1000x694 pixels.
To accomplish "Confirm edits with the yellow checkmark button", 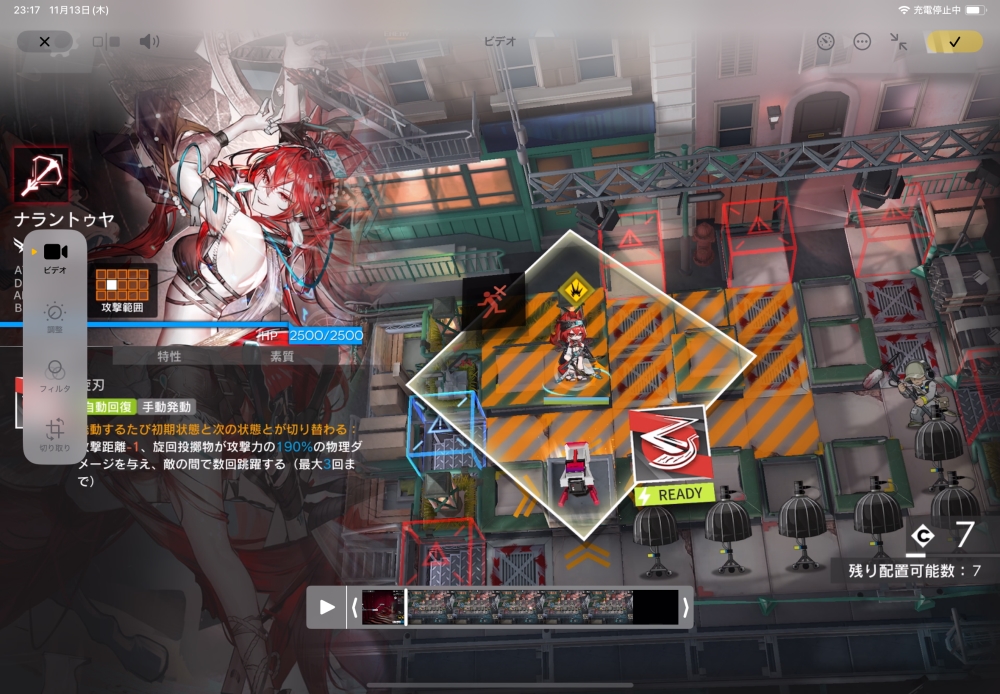I will [x=953, y=41].
